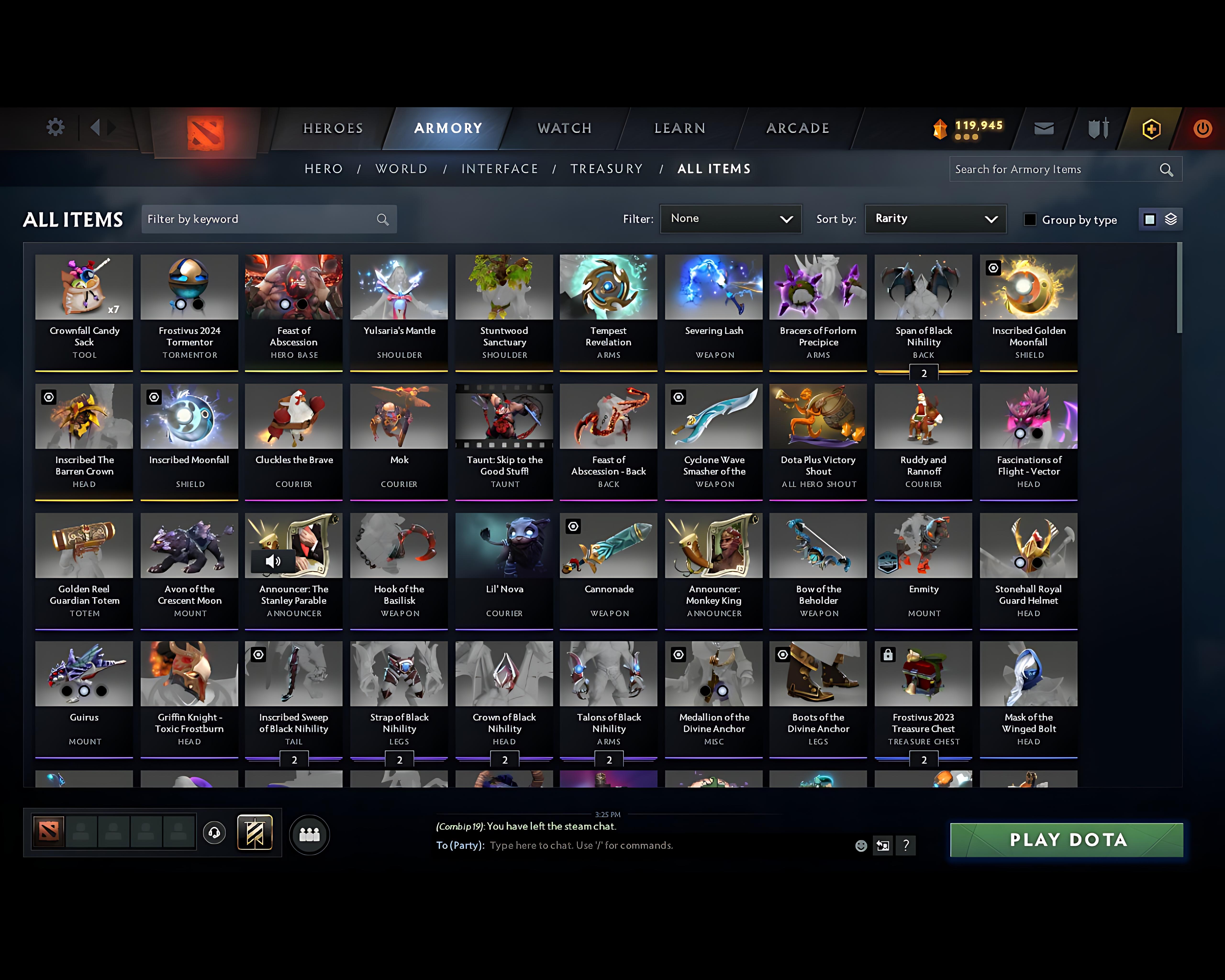Viewport: 1225px width, 980px height.
Task: Open the settings gear icon
Action: (55, 128)
